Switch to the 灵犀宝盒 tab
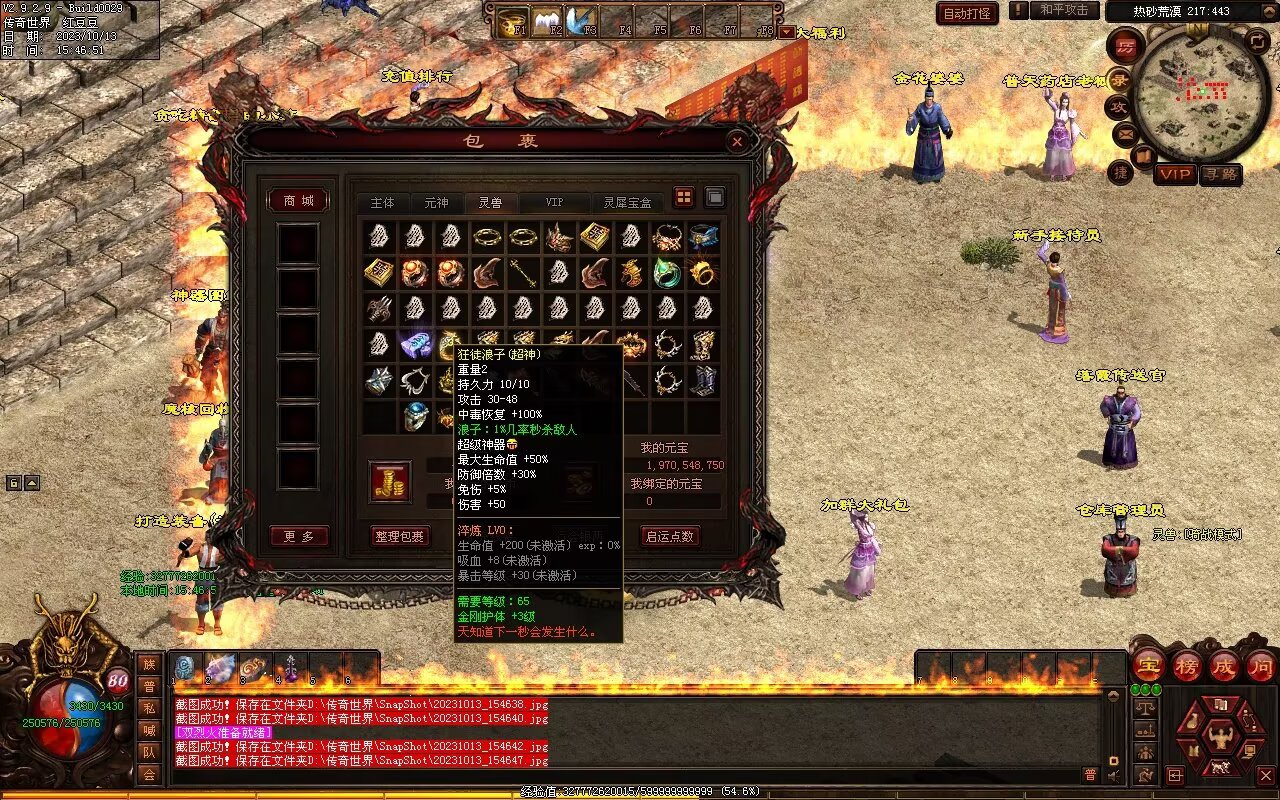 click(627, 202)
